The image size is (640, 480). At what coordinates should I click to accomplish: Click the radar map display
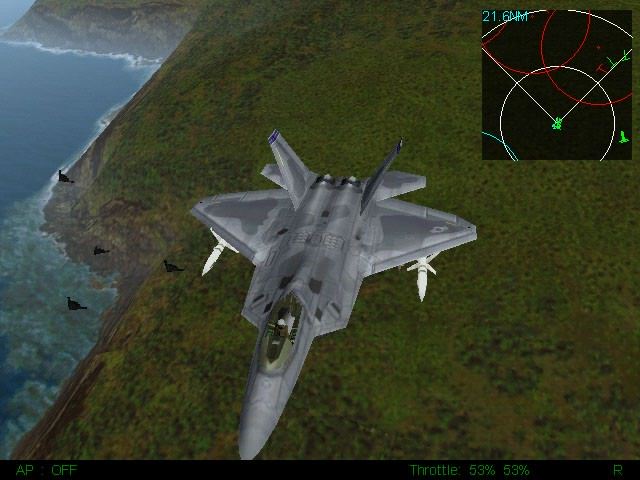[x=557, y=85]
